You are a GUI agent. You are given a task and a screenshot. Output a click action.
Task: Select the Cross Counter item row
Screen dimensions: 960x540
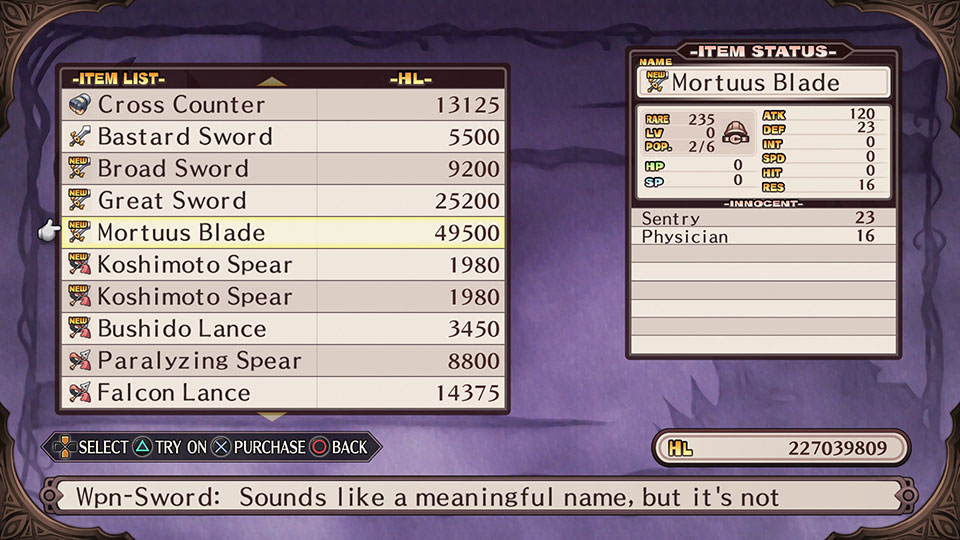tap(284, 105)
